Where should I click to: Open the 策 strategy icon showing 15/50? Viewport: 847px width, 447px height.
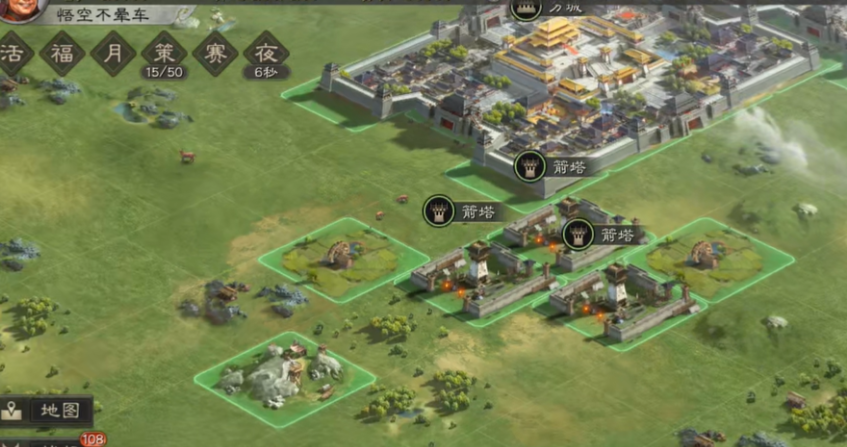point(164,54)
